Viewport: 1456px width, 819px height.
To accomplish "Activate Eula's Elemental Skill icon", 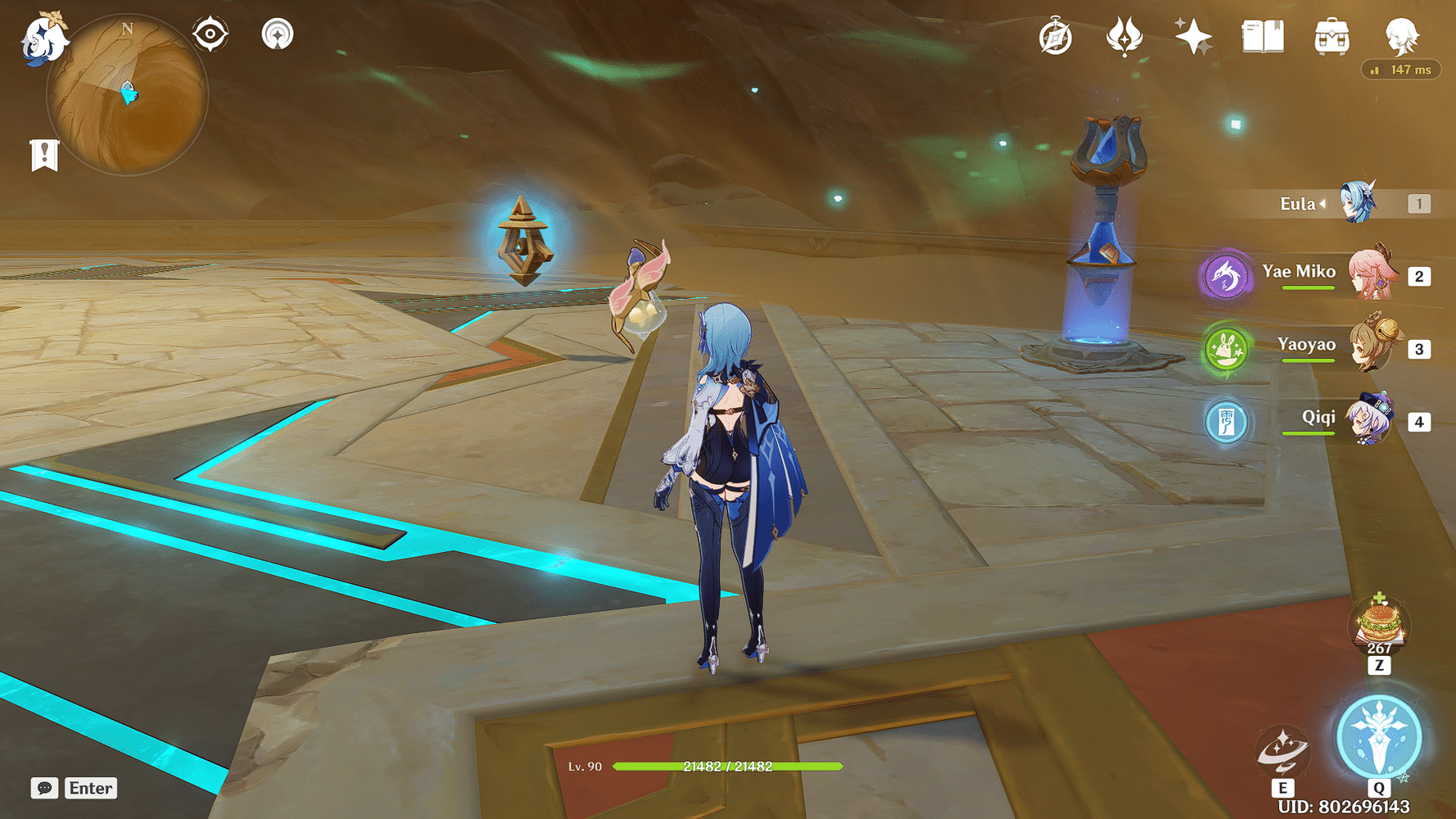I will click(x=1282, y=749).
